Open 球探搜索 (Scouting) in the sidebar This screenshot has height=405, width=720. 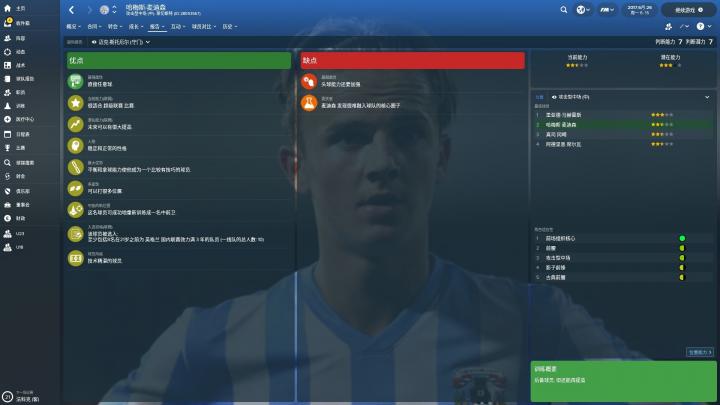[x=24, y=162]
